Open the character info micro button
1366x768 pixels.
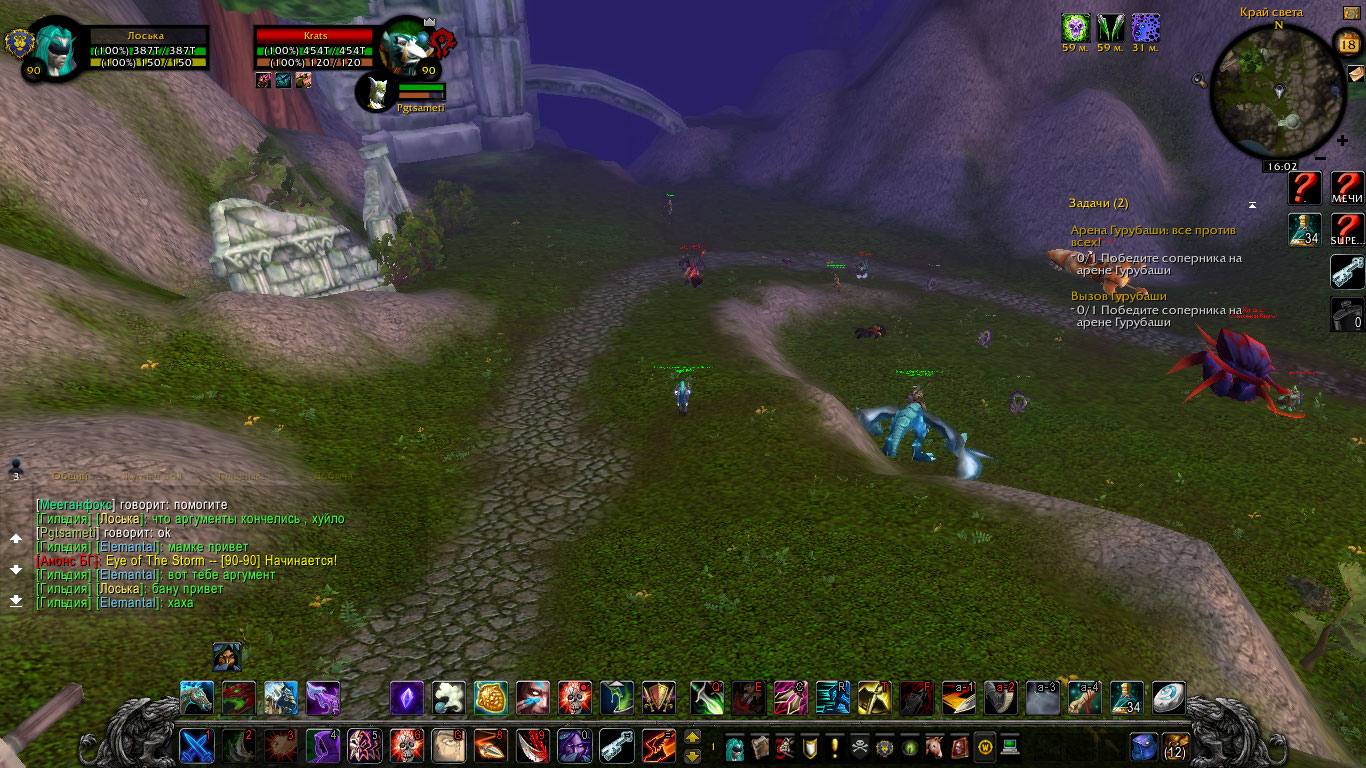[735, 747]
